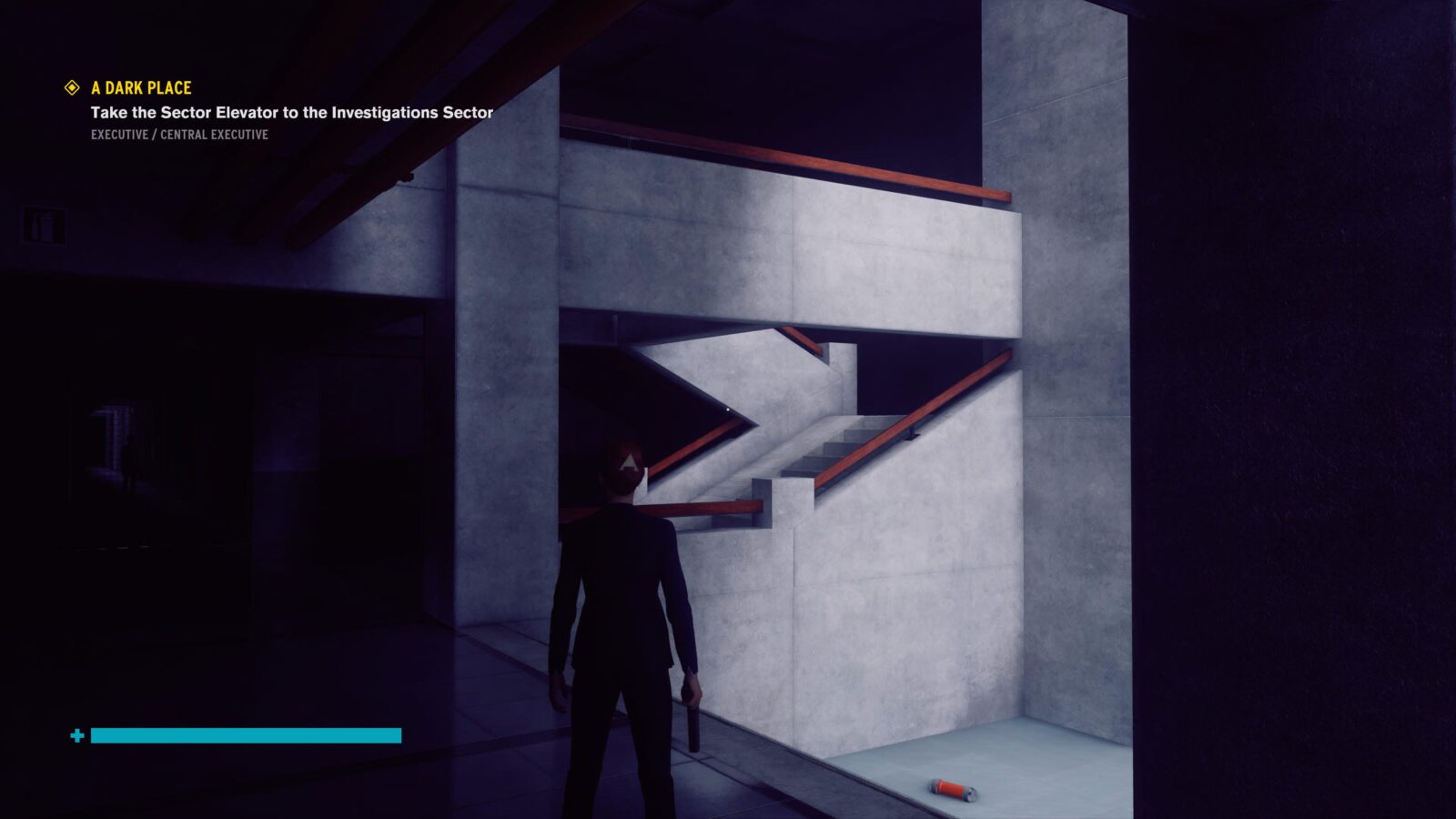Image resolution: width=1456 pixels, height=819 pixels.
Task: Select the cyan plus health icon
Action: click(x=78, y=733)
